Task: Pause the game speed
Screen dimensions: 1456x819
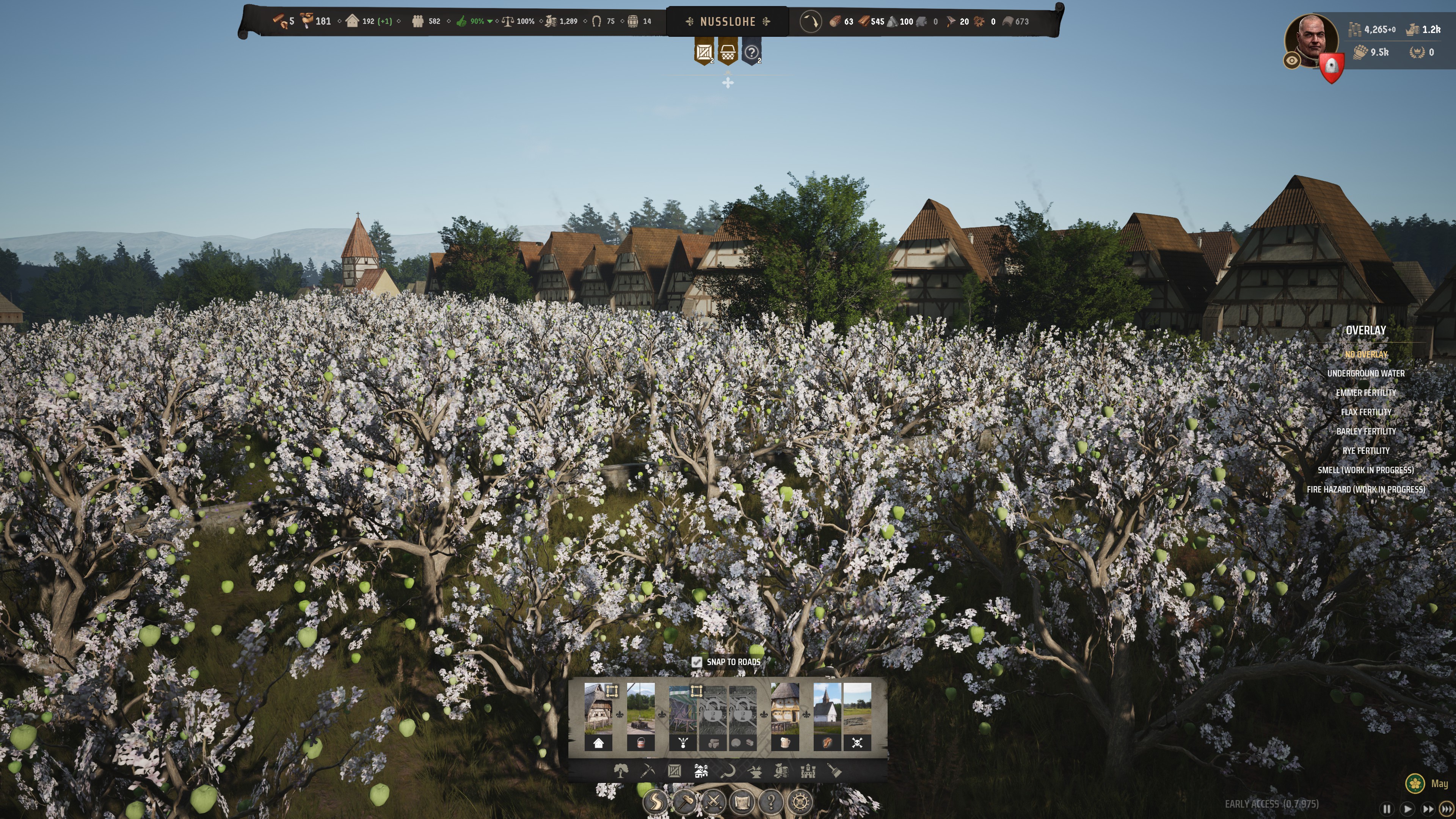Action: tap(1387, 809)
